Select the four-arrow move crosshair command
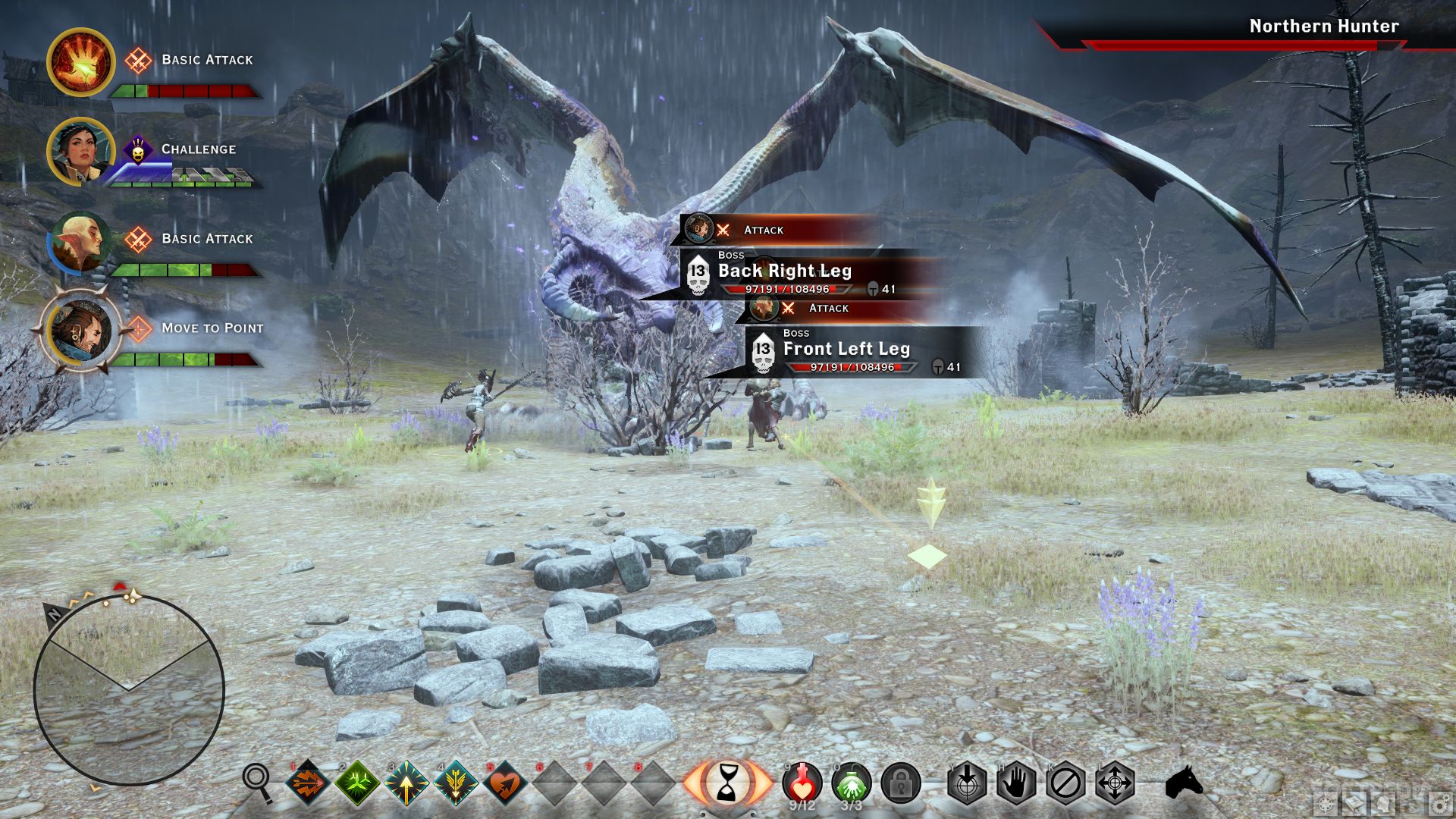Screen dimensions: 1456x819 click(1115, 782)
